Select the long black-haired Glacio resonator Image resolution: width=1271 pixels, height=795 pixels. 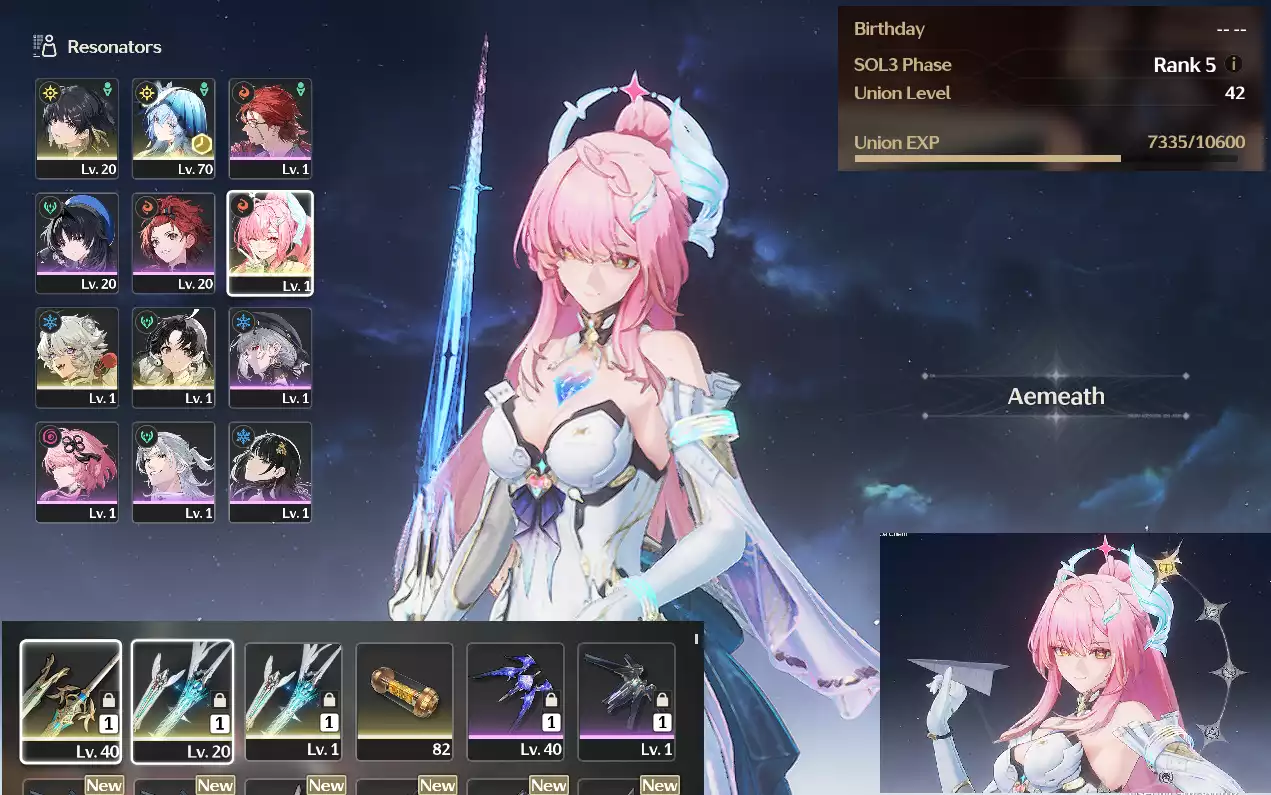(270, 472)
